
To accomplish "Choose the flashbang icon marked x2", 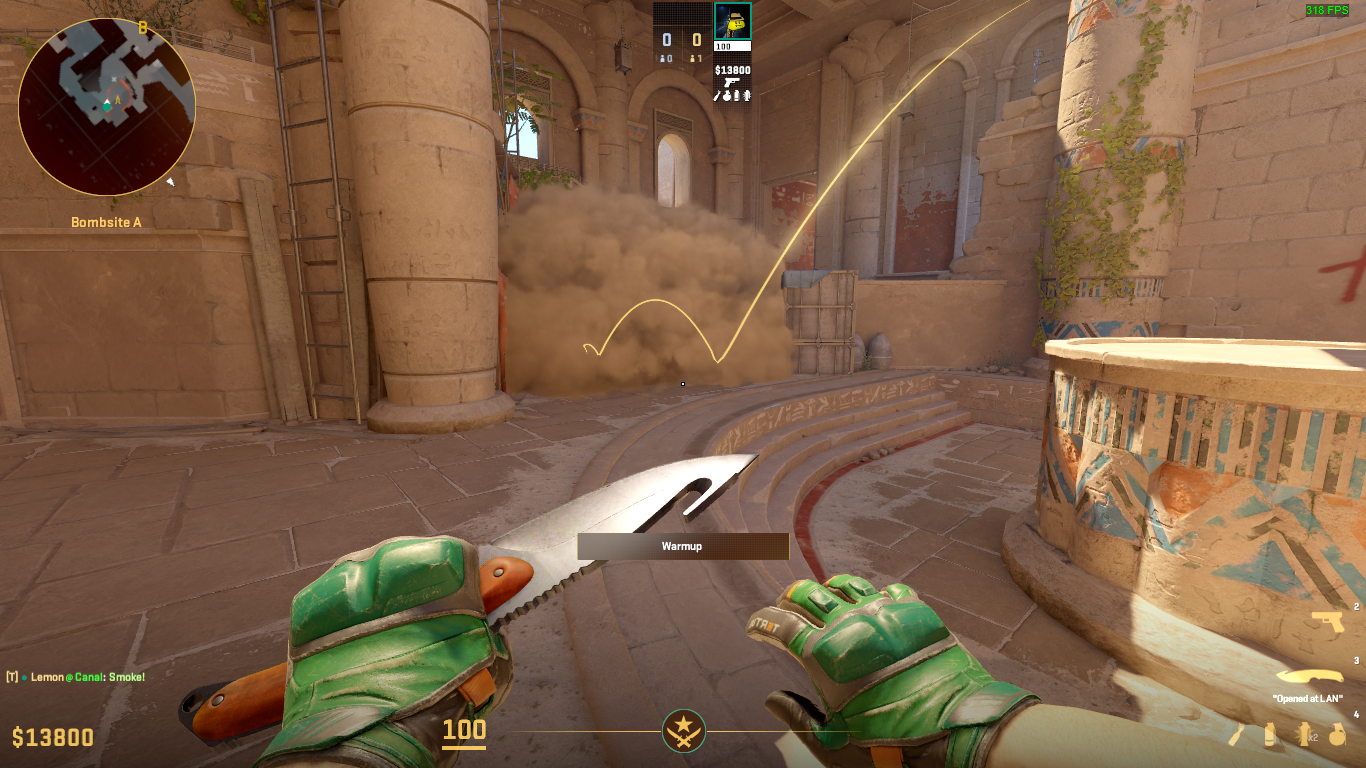I will click(x=1305, y=735).
